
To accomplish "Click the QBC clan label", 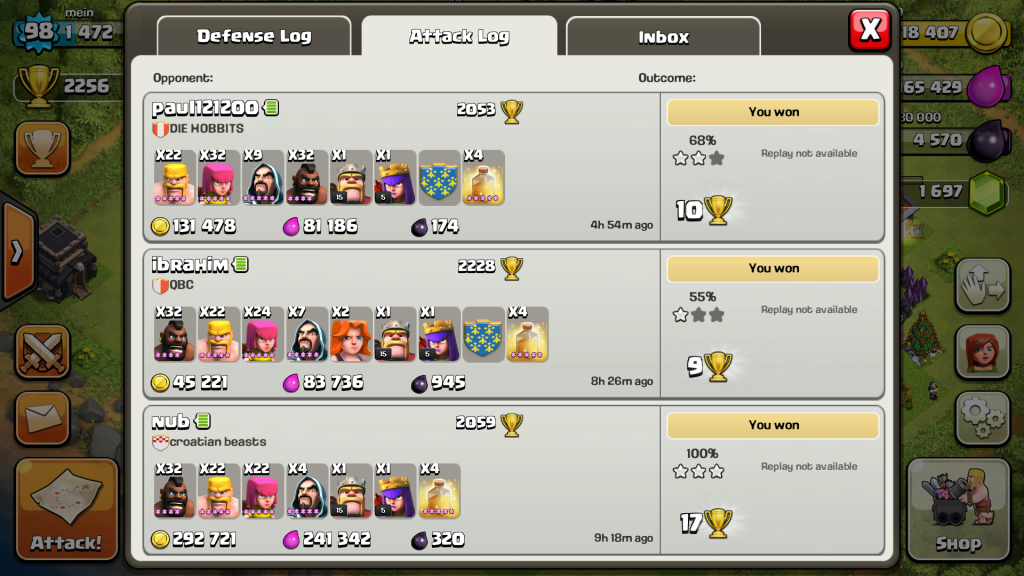I will 181,285.
